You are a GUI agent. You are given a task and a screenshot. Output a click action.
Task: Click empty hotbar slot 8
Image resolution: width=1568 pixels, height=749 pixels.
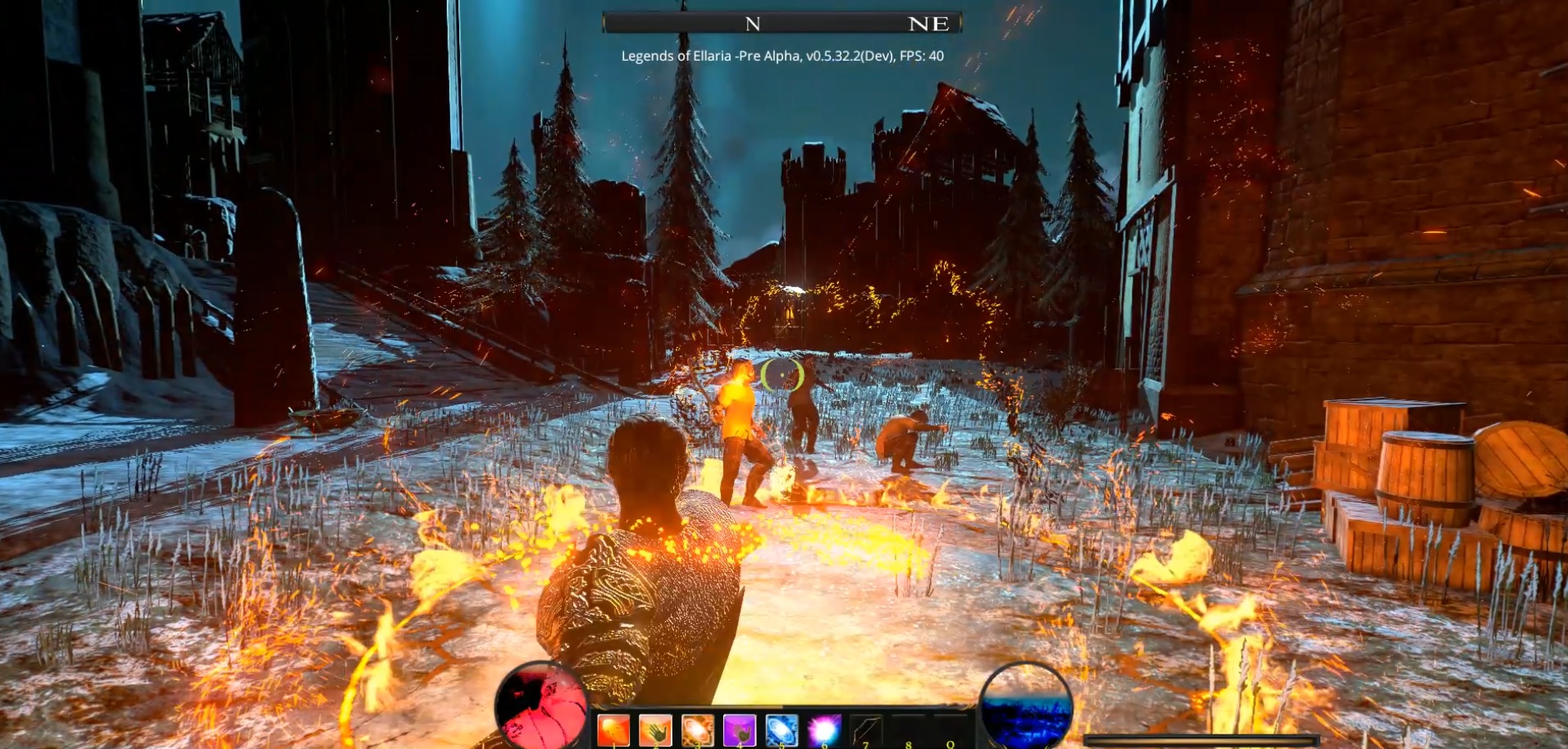(909, 727)
